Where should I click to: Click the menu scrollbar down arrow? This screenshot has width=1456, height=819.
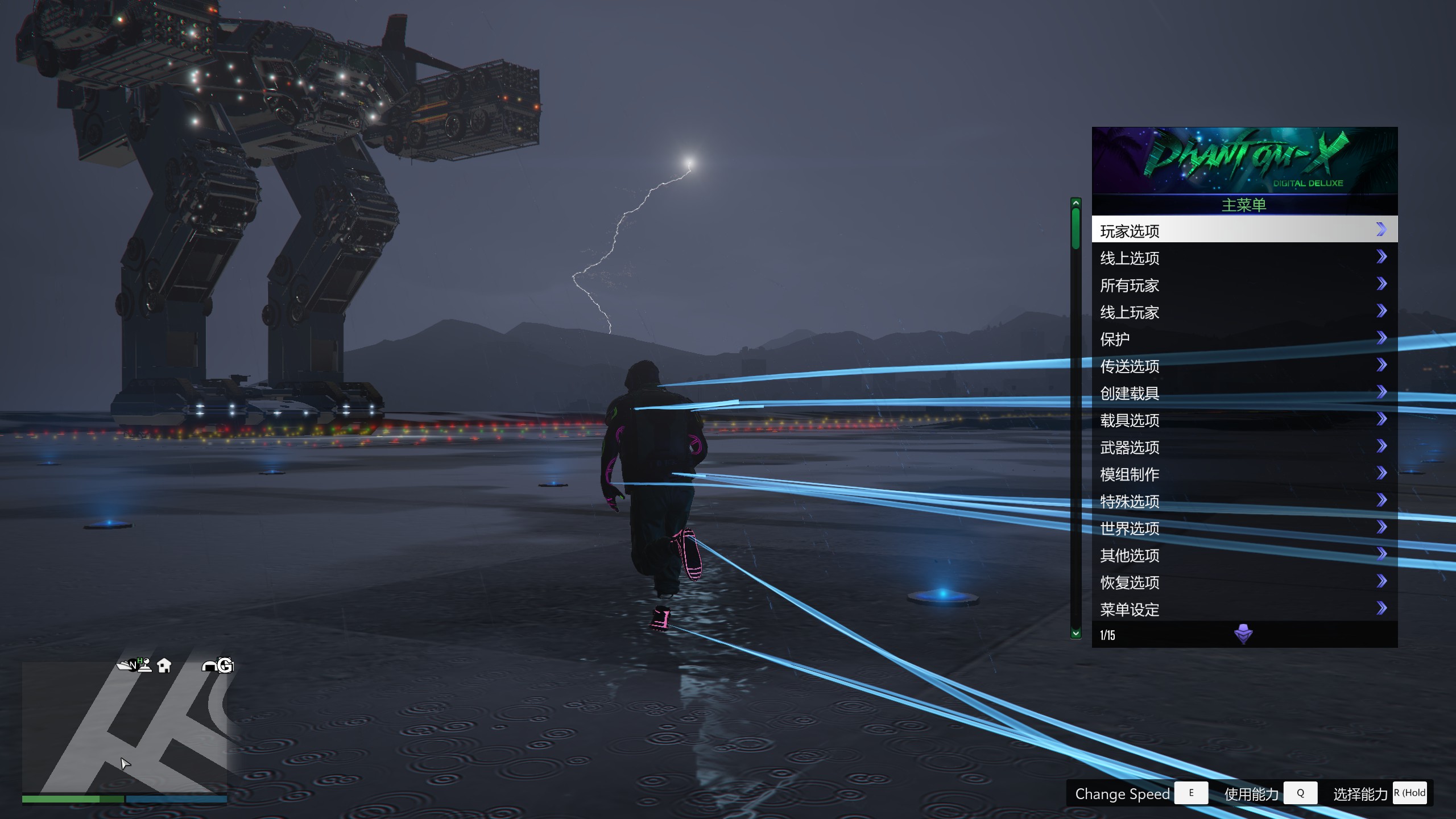tap(1076, 633)
